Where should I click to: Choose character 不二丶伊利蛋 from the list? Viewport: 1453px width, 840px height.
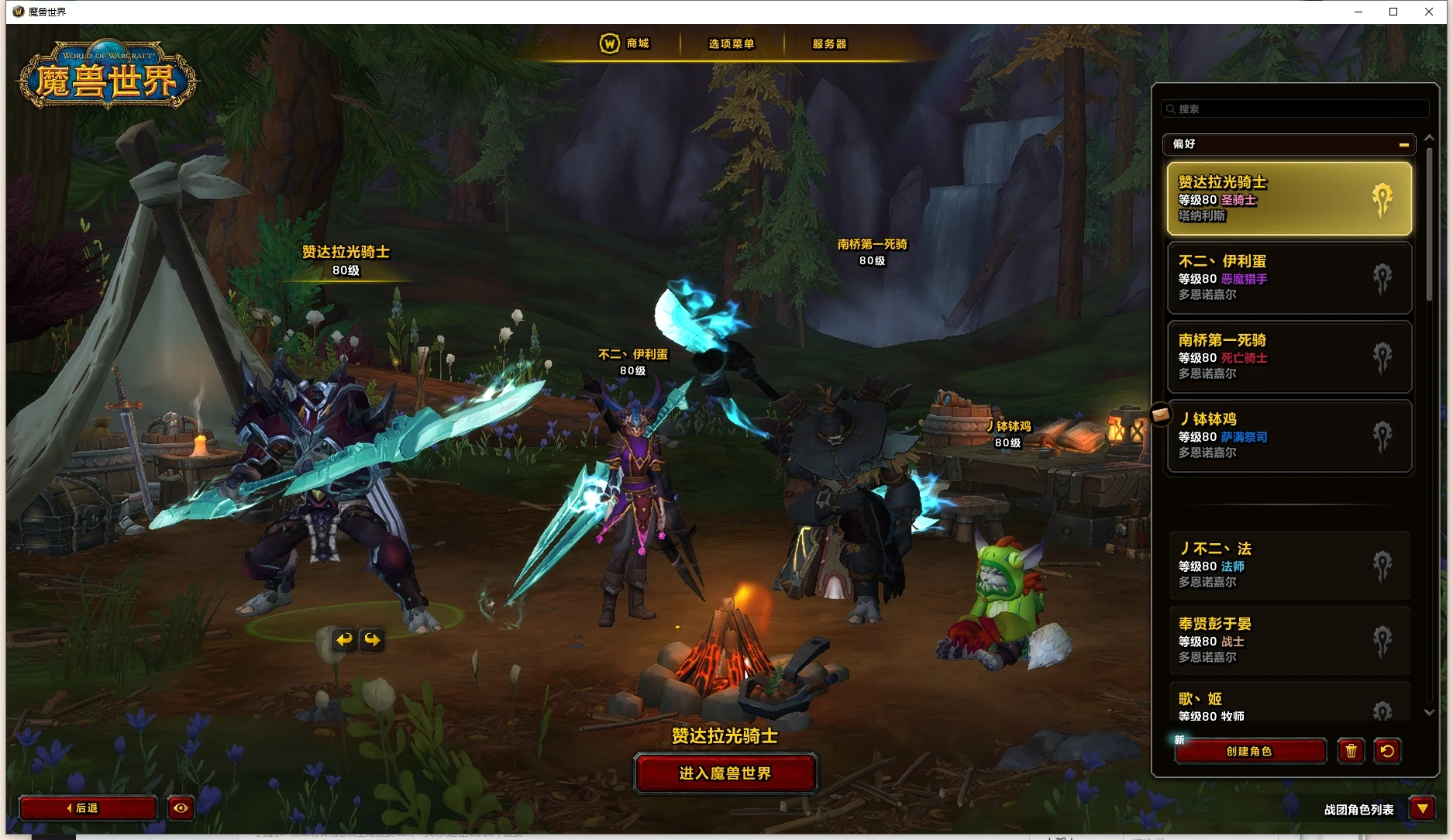coord(1288,277)
